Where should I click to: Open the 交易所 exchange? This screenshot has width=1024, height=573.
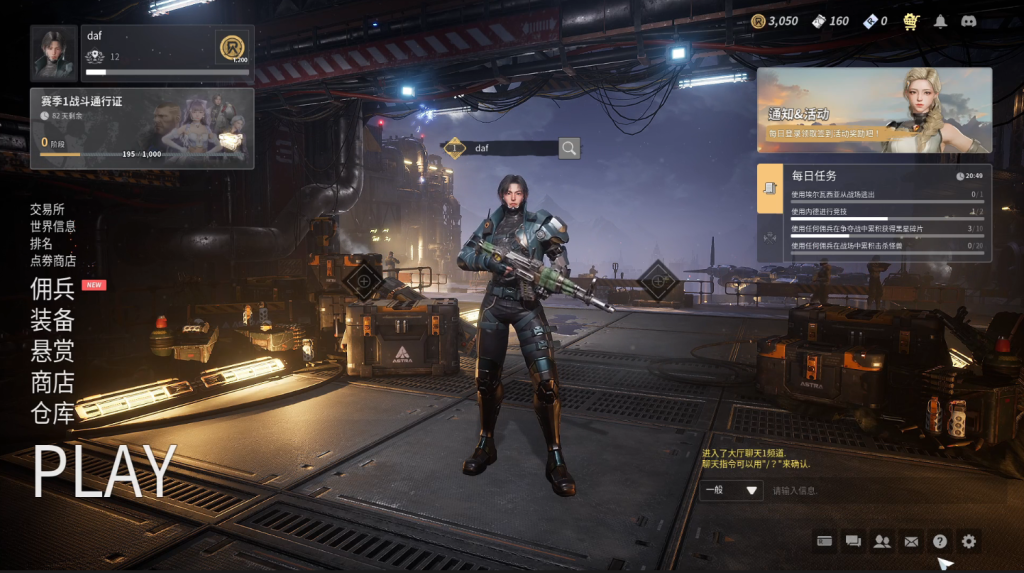[x=47, y=209]
